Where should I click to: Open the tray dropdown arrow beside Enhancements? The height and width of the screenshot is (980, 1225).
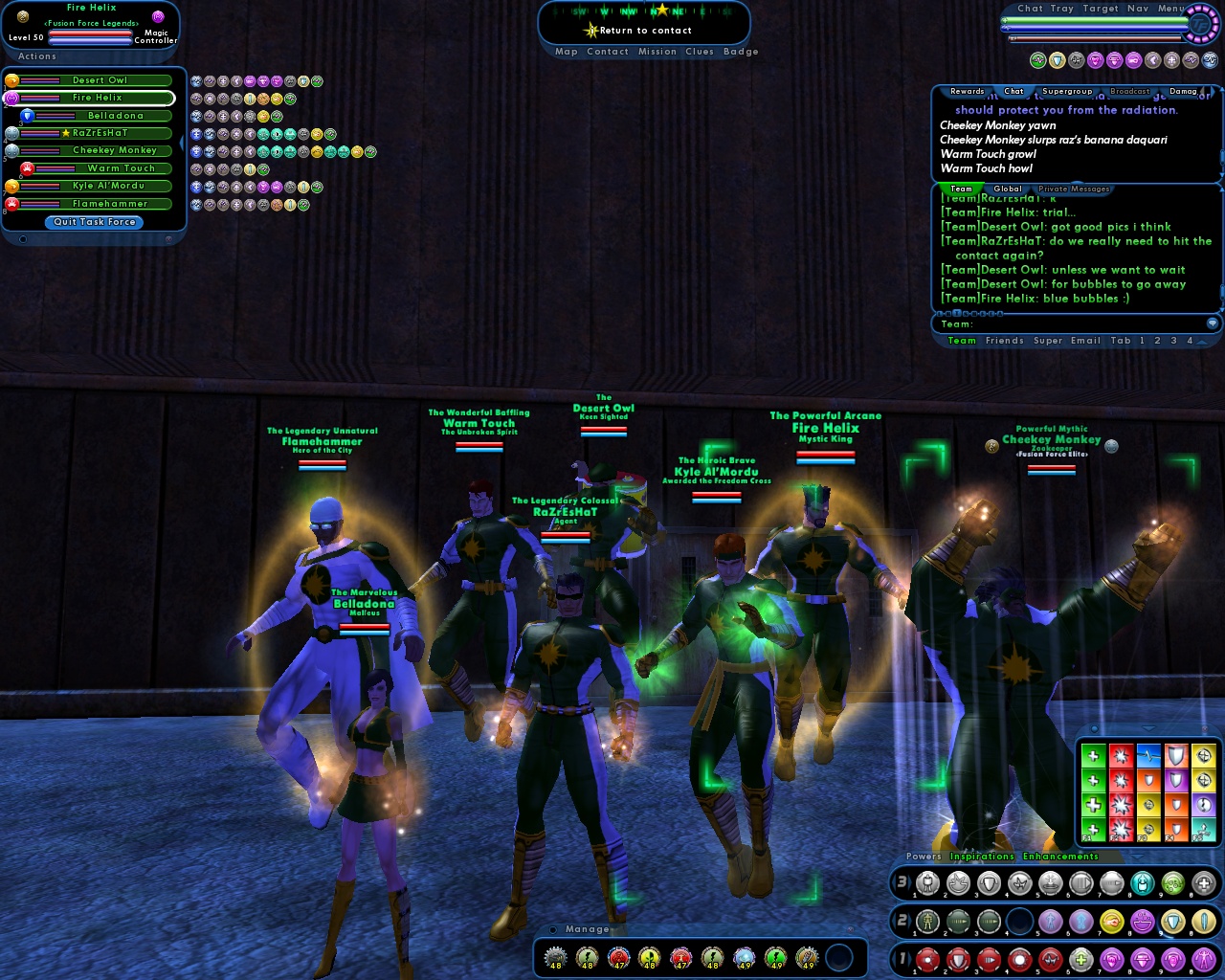[1136, 857]
